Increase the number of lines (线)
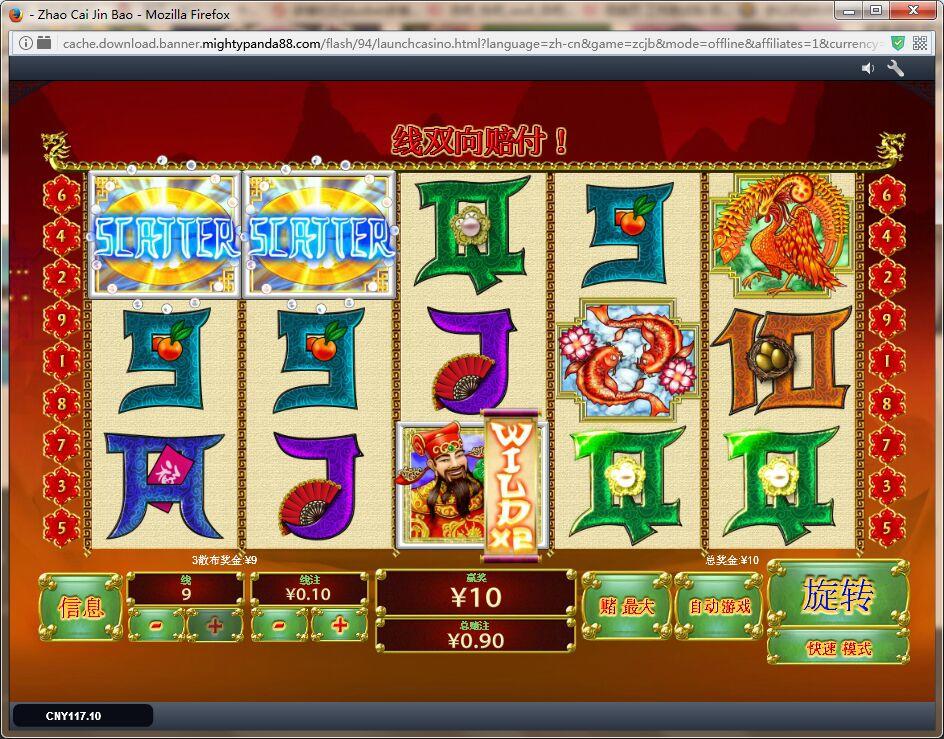The width and height of the screenshot is (944, 739). coord(214,625)
